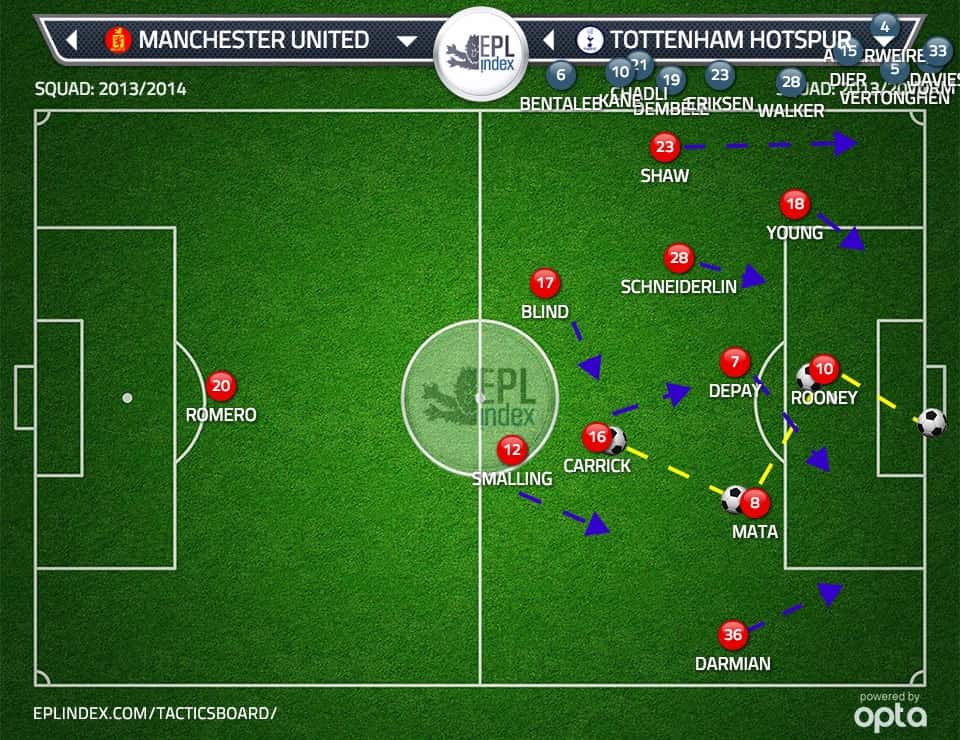The height and width of the screenshot is (740, 960).
Task: Select Bentaleb's number 6 Tottenham token
Action: point(560,74)
